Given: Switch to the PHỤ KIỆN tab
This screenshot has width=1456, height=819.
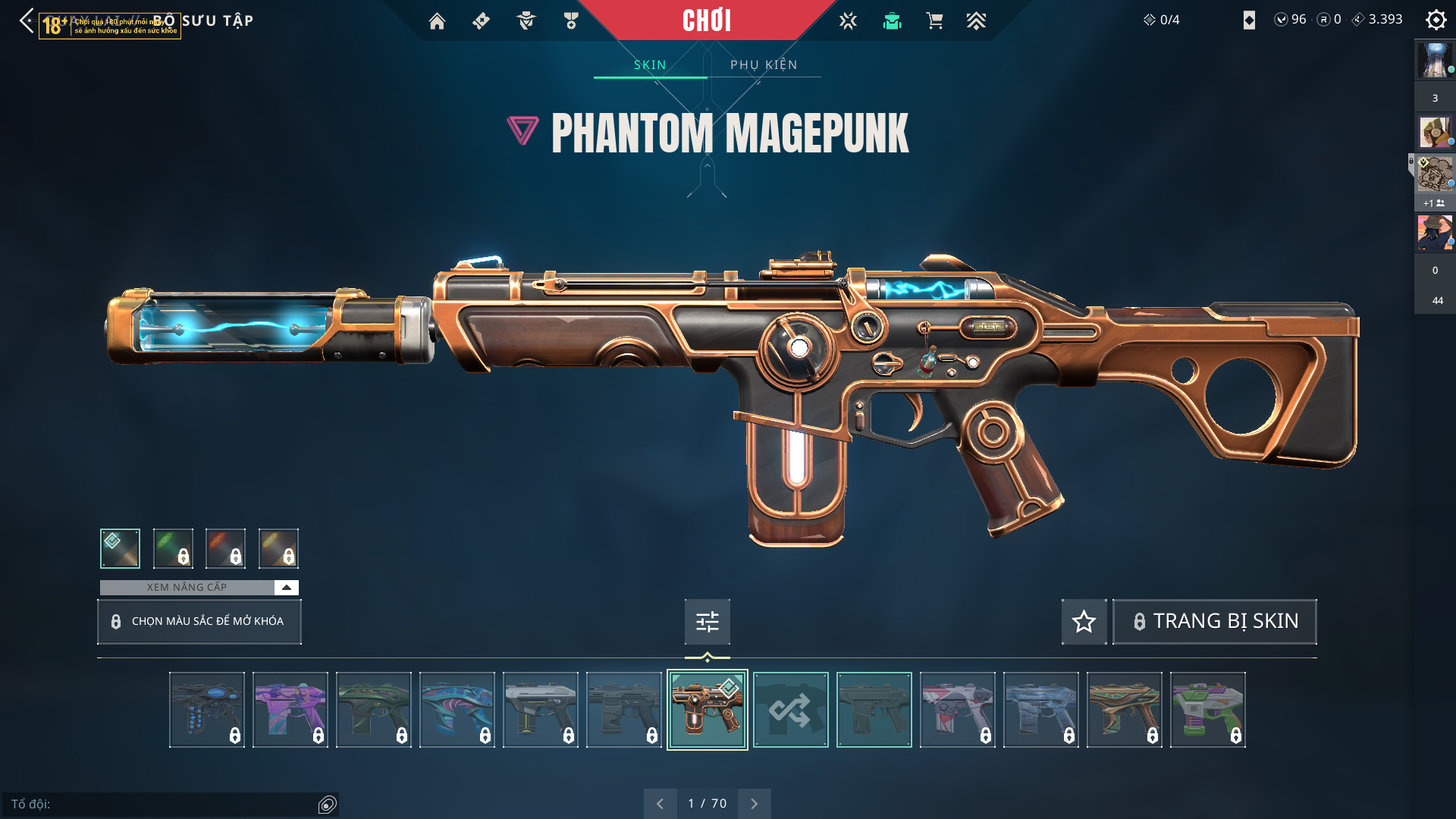Looking at the screenshot, I should coord(764,64).
